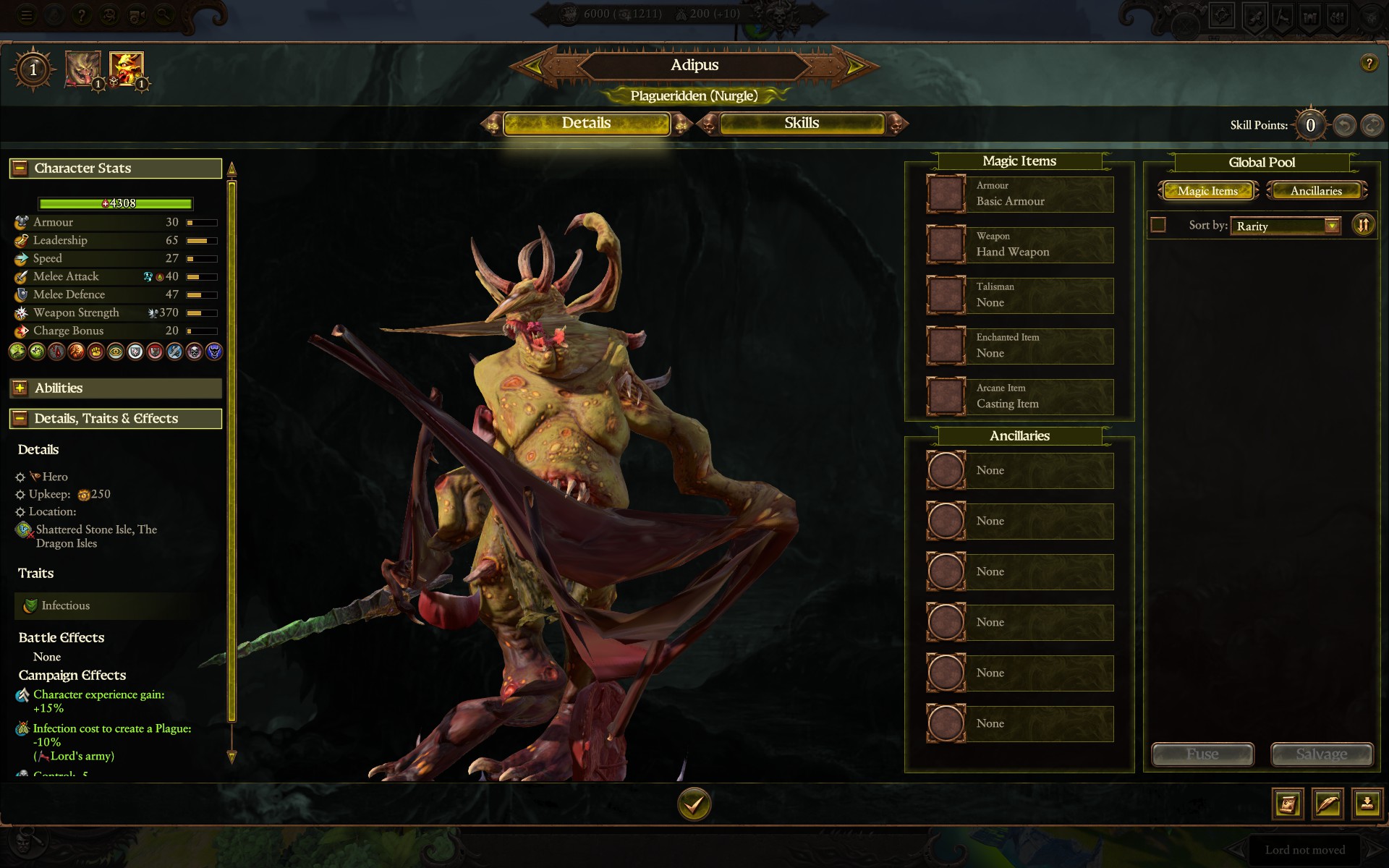
Task: Select the Details tab
Action: (x=587, y=123)
